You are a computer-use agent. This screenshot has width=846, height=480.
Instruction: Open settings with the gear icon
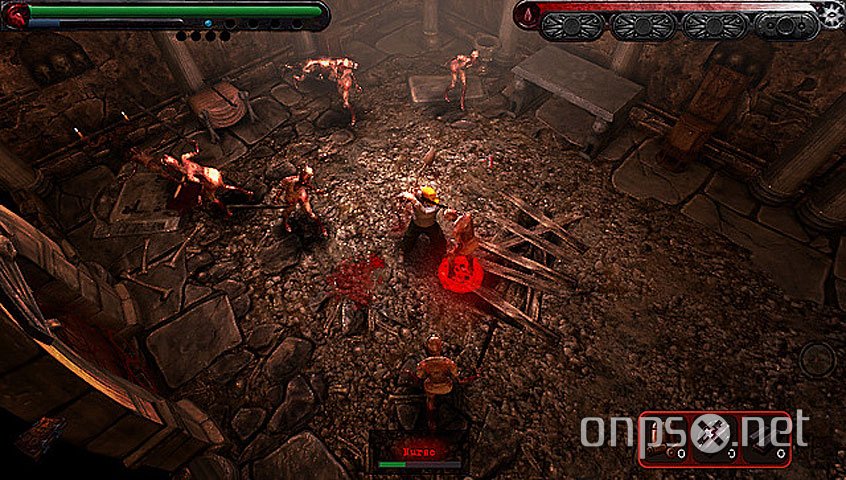click(x=832, y=13)
